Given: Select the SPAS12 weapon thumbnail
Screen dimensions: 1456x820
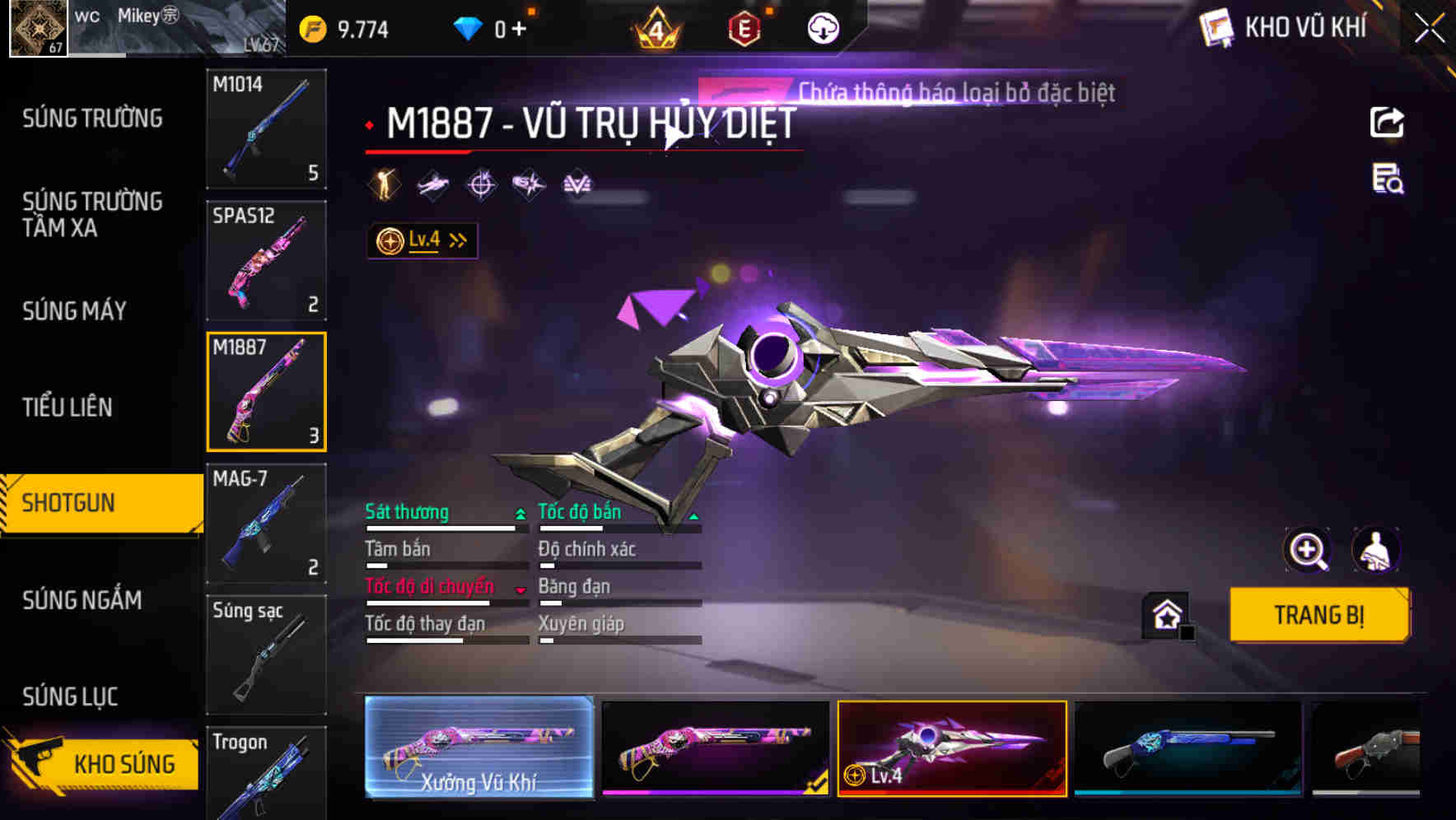Looking at the screenshot, I should (266, 259).
